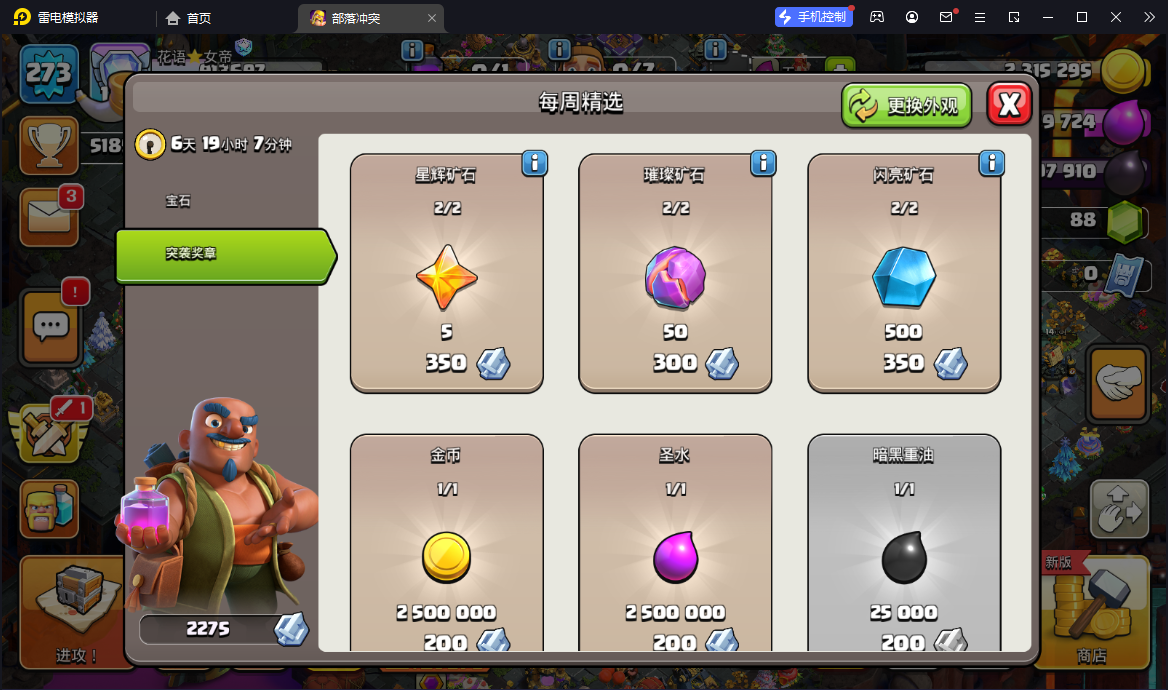Choose the 璀璨矿石 offer card
The width and height of the screenshot is (1168, 690).
(x=675, y=273)
